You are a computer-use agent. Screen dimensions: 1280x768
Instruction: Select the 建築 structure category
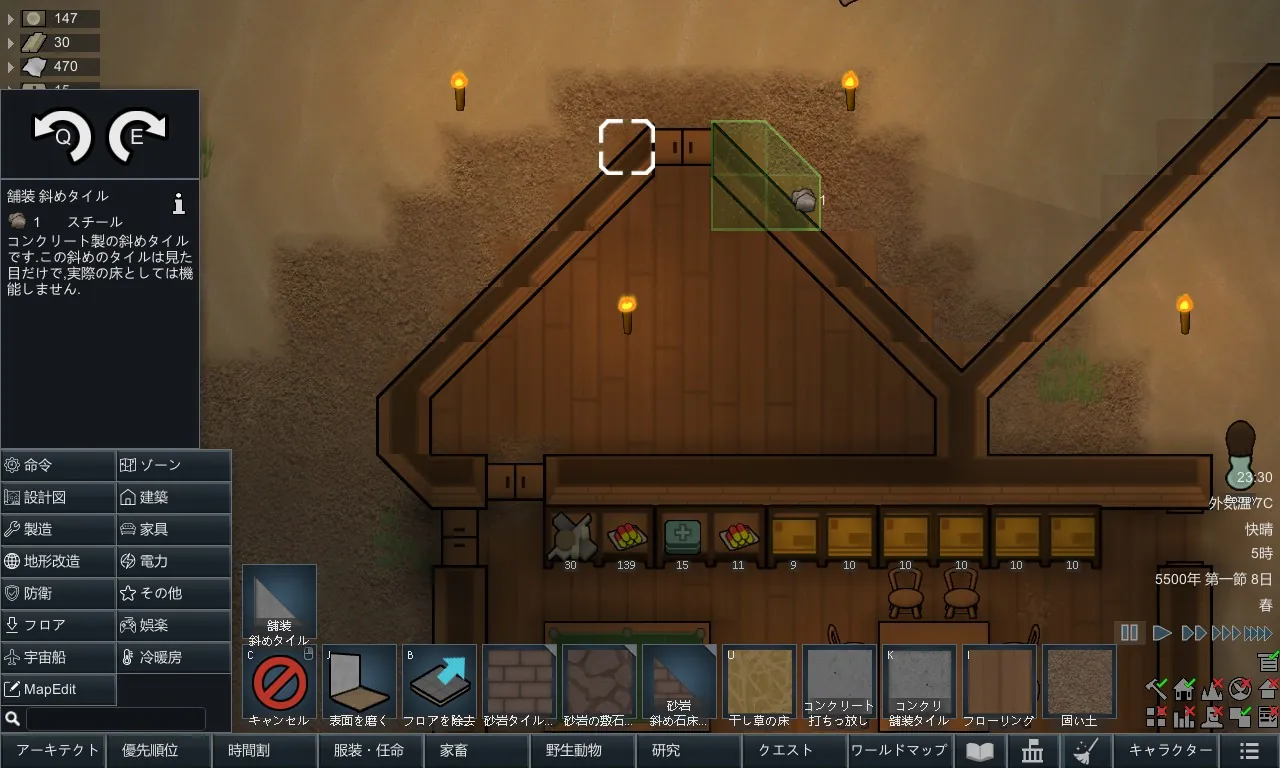coord(174,498)
